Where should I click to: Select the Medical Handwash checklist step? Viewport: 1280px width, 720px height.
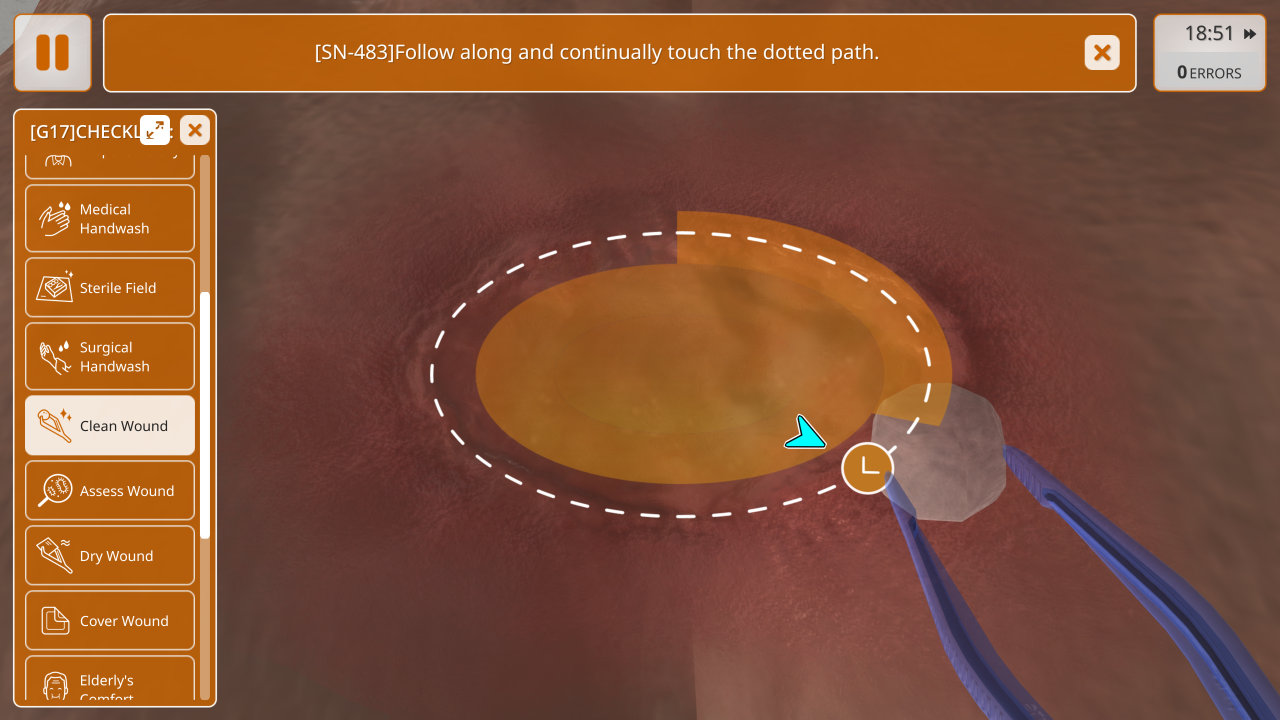click(x=110, y=218)
